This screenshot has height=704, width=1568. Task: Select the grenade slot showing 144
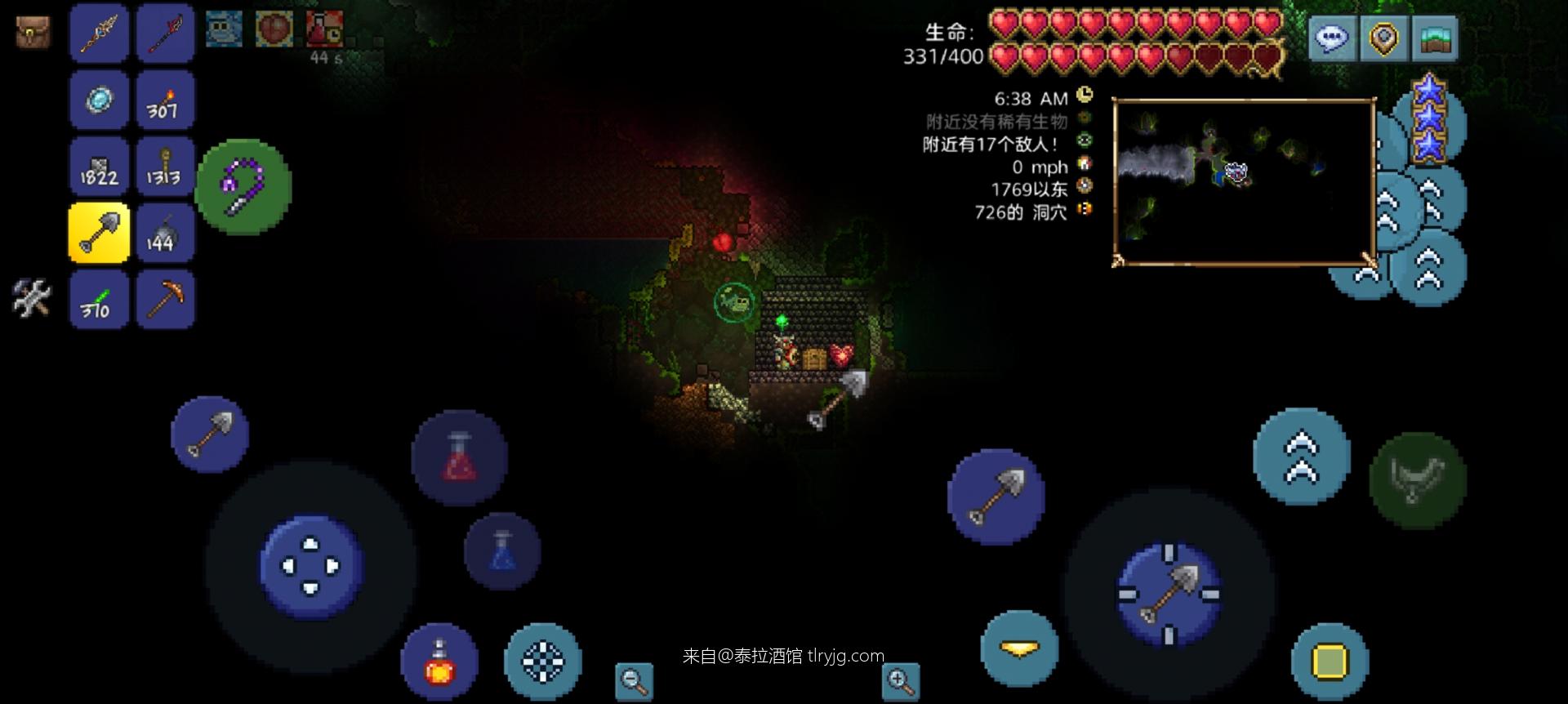coord(165,233)
